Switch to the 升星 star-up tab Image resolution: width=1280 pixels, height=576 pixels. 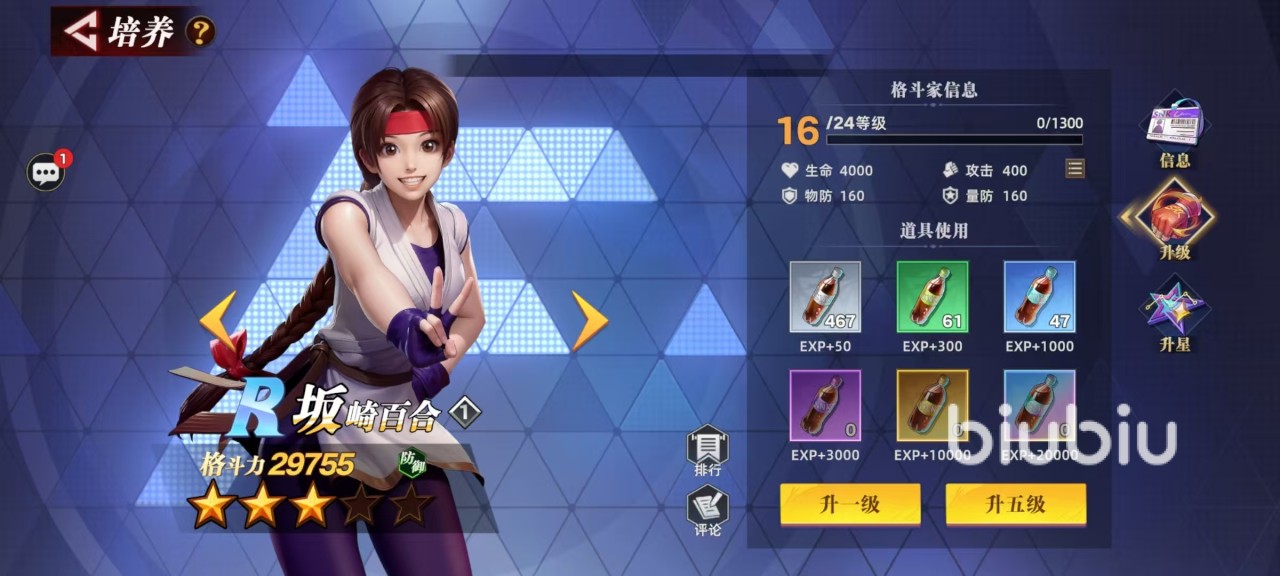point(1175,314)
